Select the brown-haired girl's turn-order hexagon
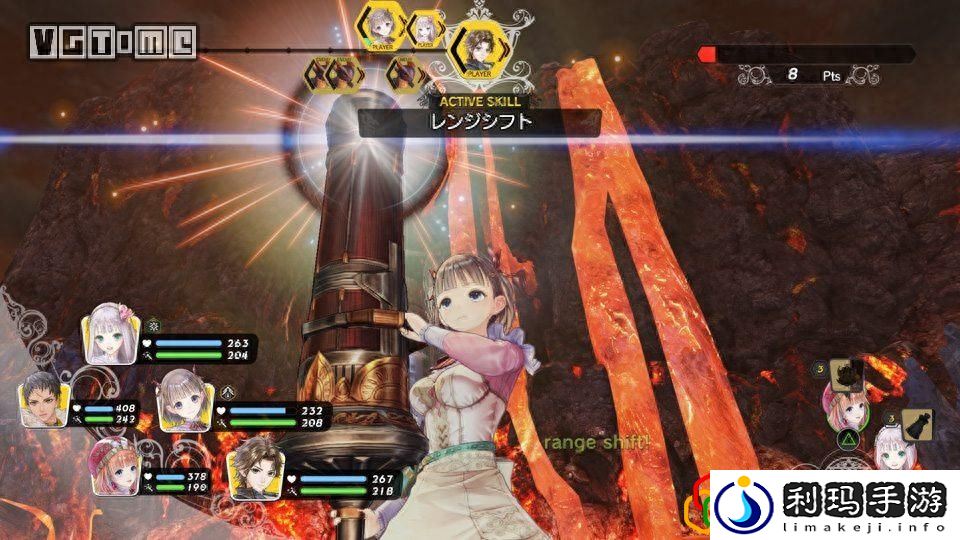This screenshot has width=960, height=540. tap(382, 29)
